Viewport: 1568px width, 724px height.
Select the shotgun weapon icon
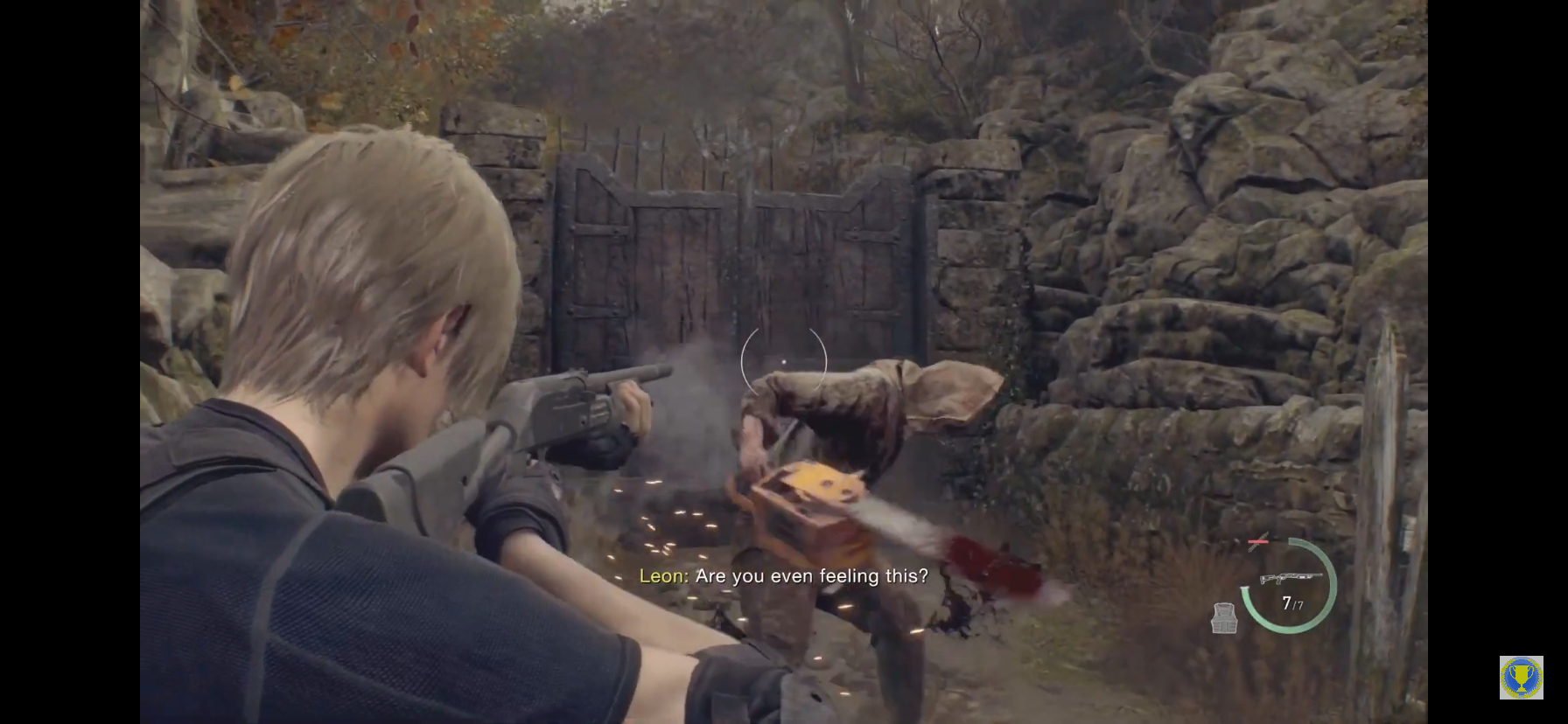click(x=1290, y=578)
